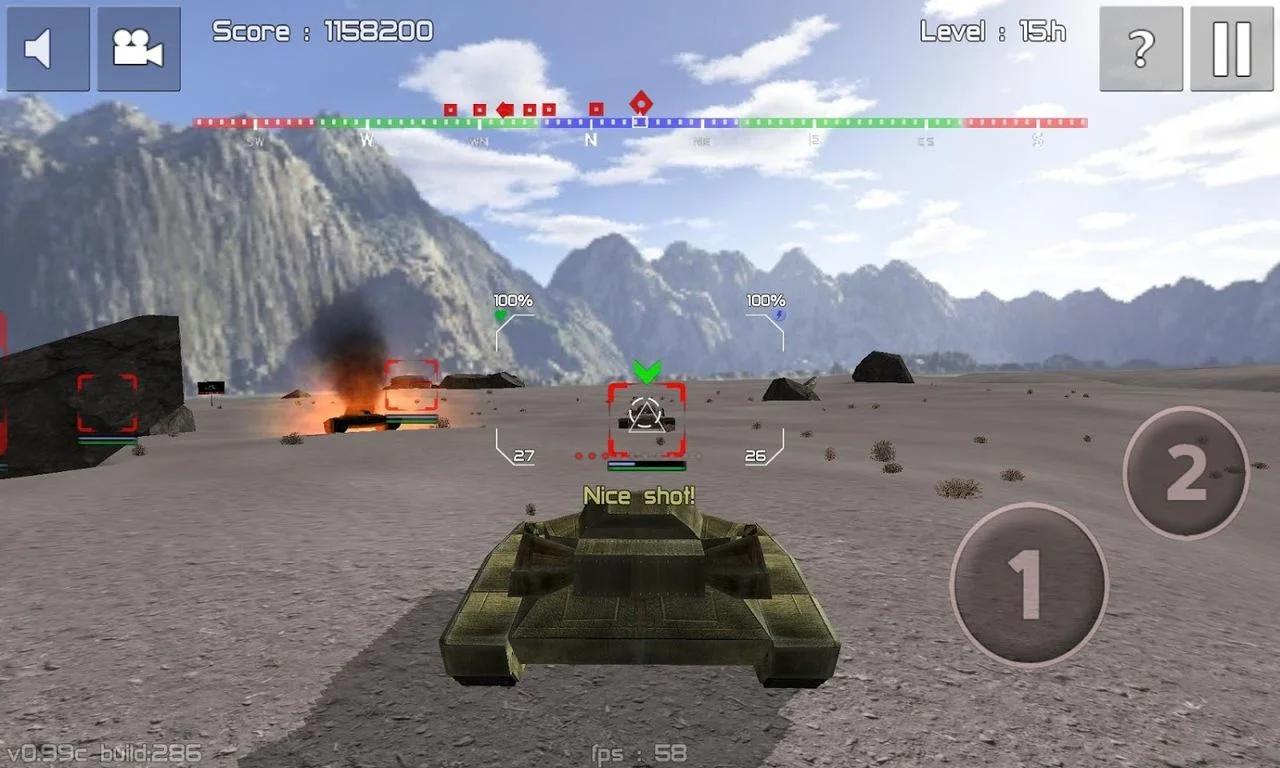The width and height of the screenshot is (1280, 768).
Task: Open the help screen with the ? icon
Action: point(1140,46)
